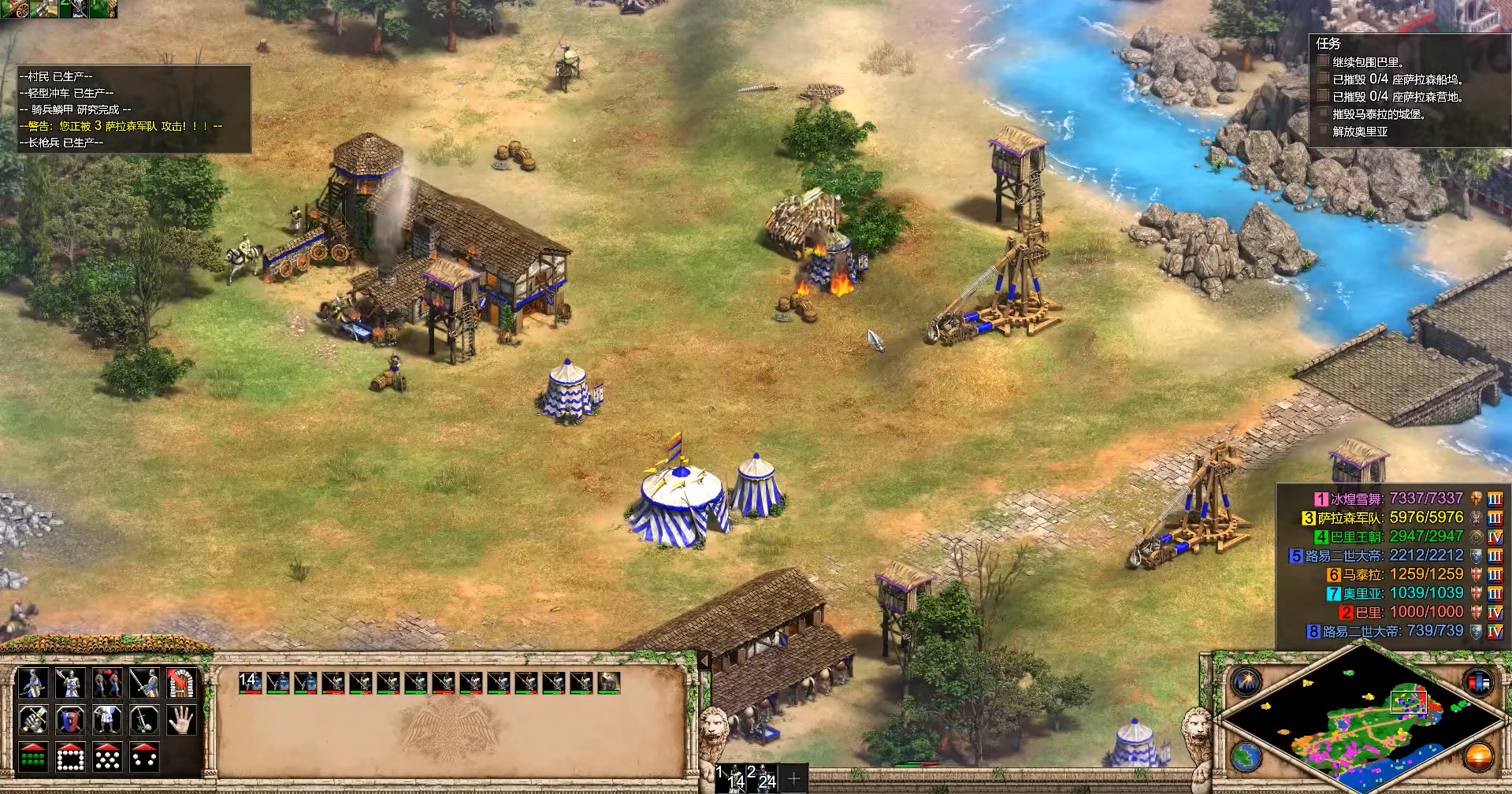The width and height of the screenshot is (1512, 794).
Task: Activate the Follow command icon
Action: (106, 683)
